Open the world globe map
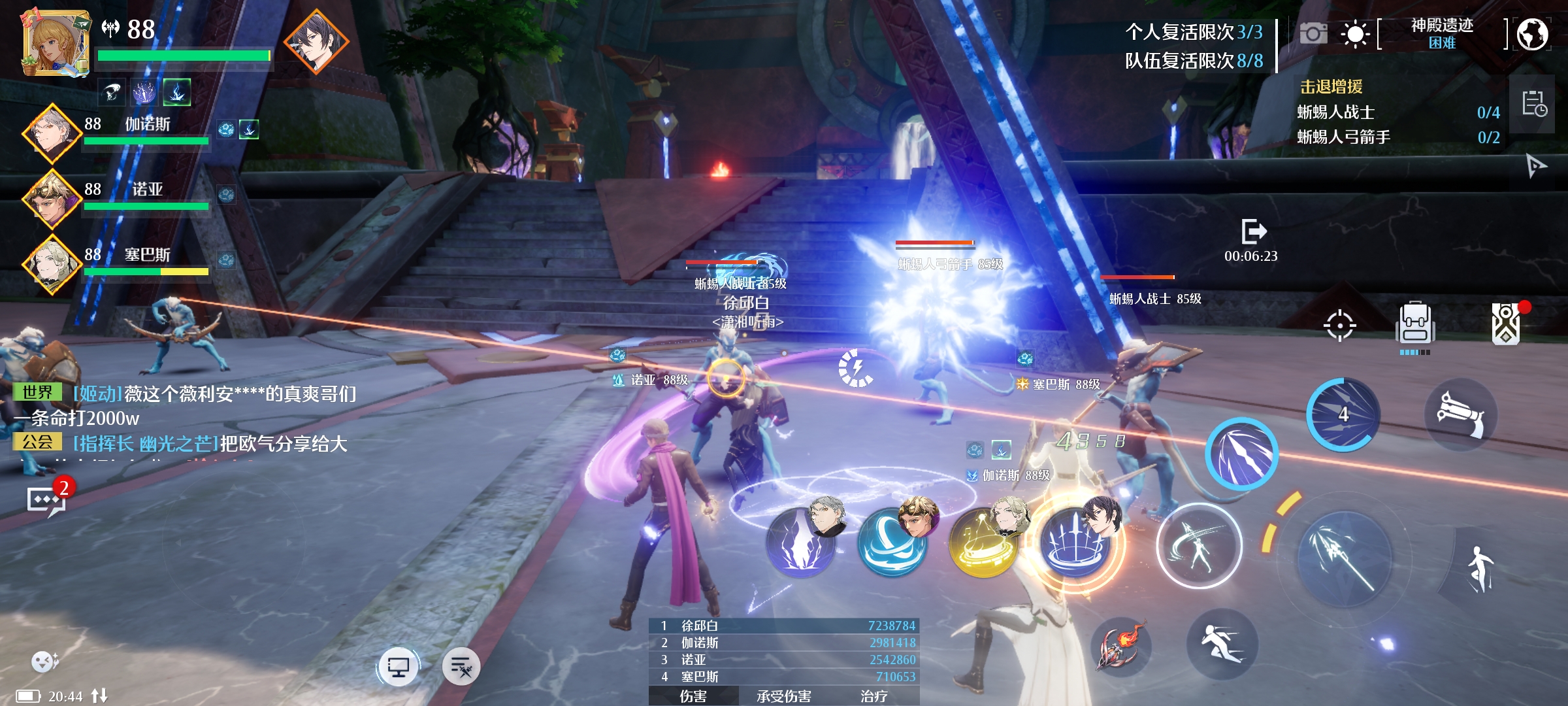The image size is (1568, 706). (x=1532, y=34)
